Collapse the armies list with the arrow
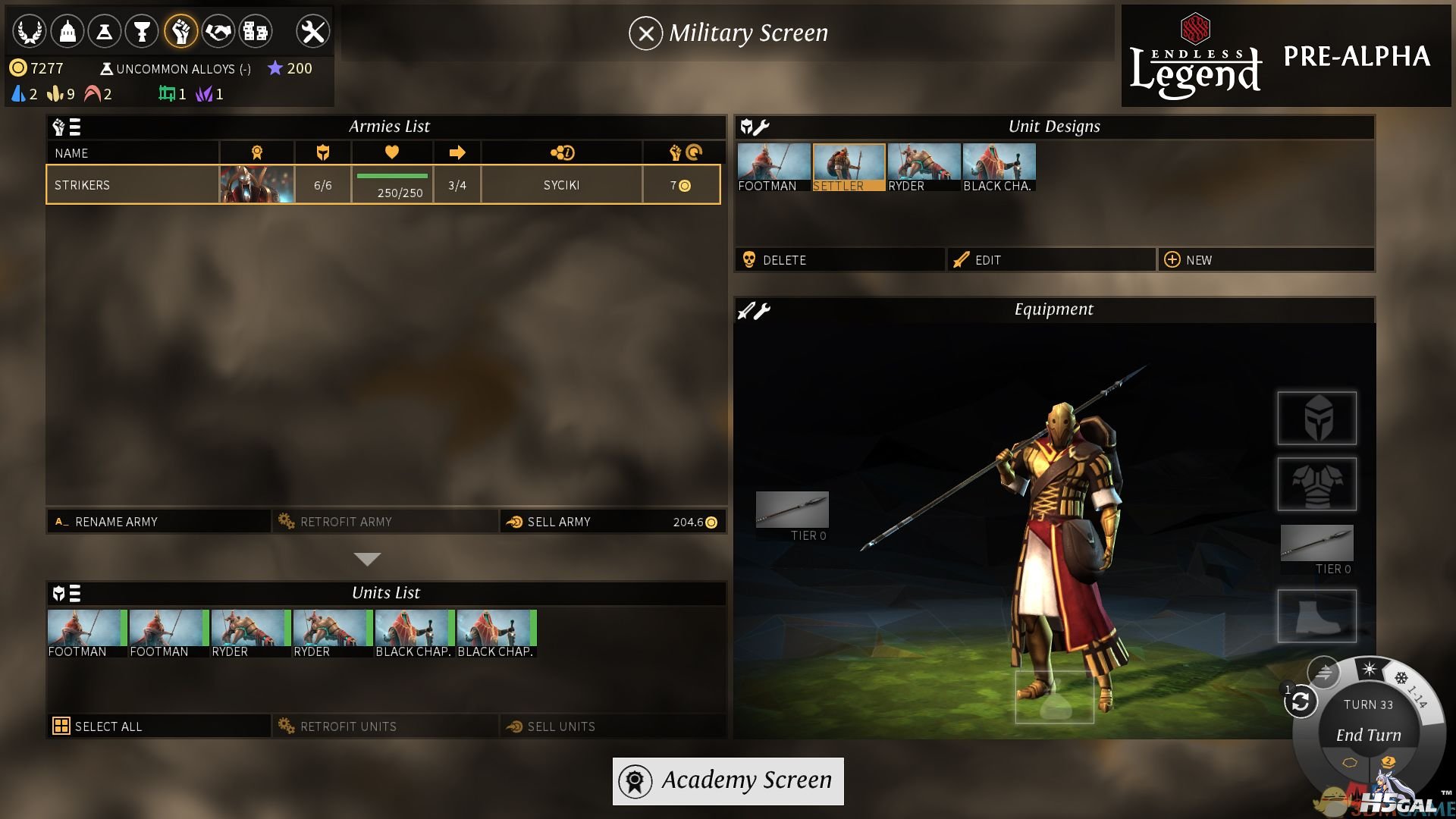 coord(367,560)
